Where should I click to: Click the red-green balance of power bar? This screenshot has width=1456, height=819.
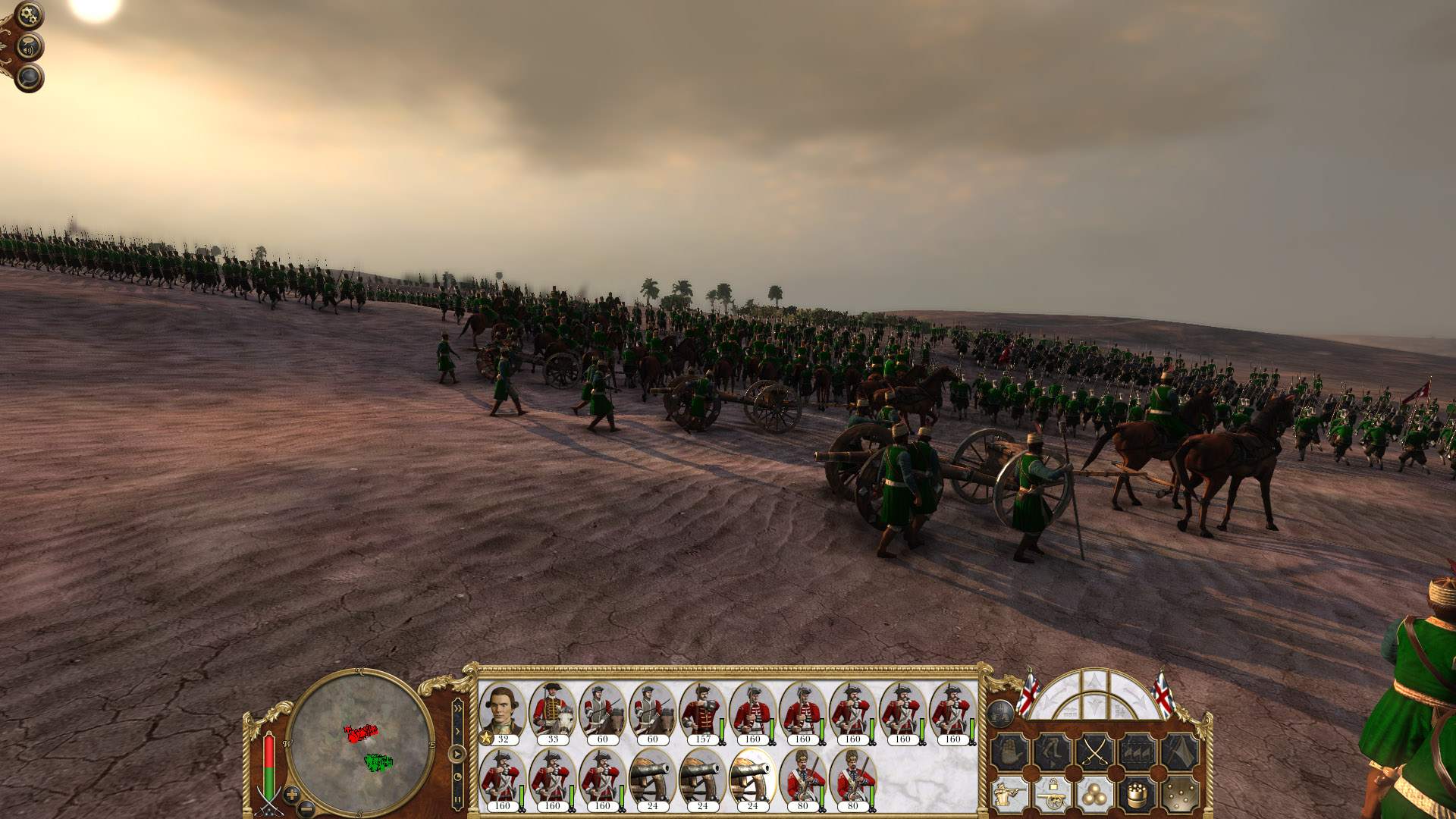[x=268, y=766]
